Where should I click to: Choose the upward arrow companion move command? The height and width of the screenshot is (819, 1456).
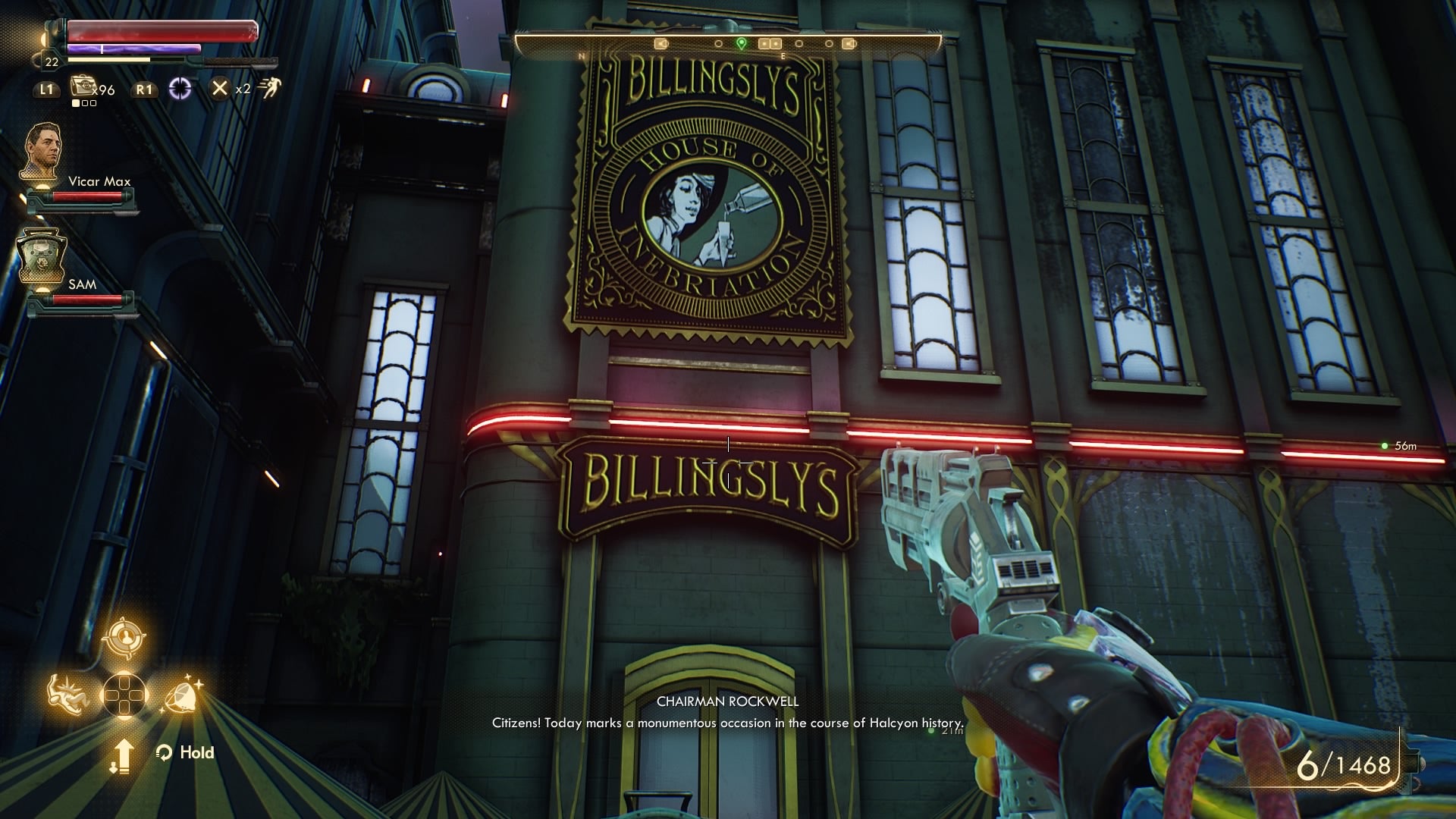(123, 755)
